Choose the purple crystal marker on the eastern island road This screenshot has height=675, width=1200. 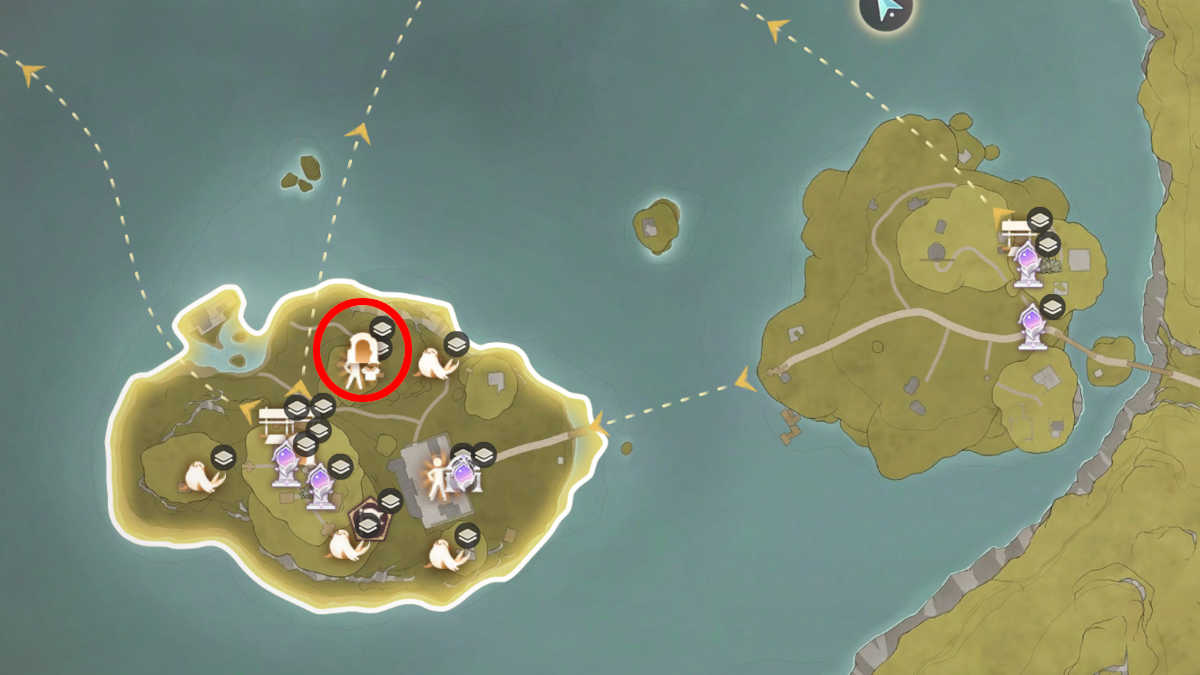tap(1033, 327)
